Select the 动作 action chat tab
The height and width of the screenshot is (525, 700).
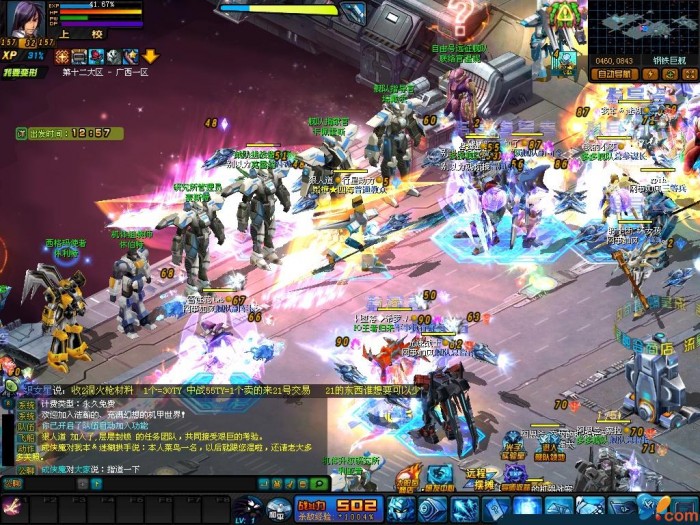25,447
